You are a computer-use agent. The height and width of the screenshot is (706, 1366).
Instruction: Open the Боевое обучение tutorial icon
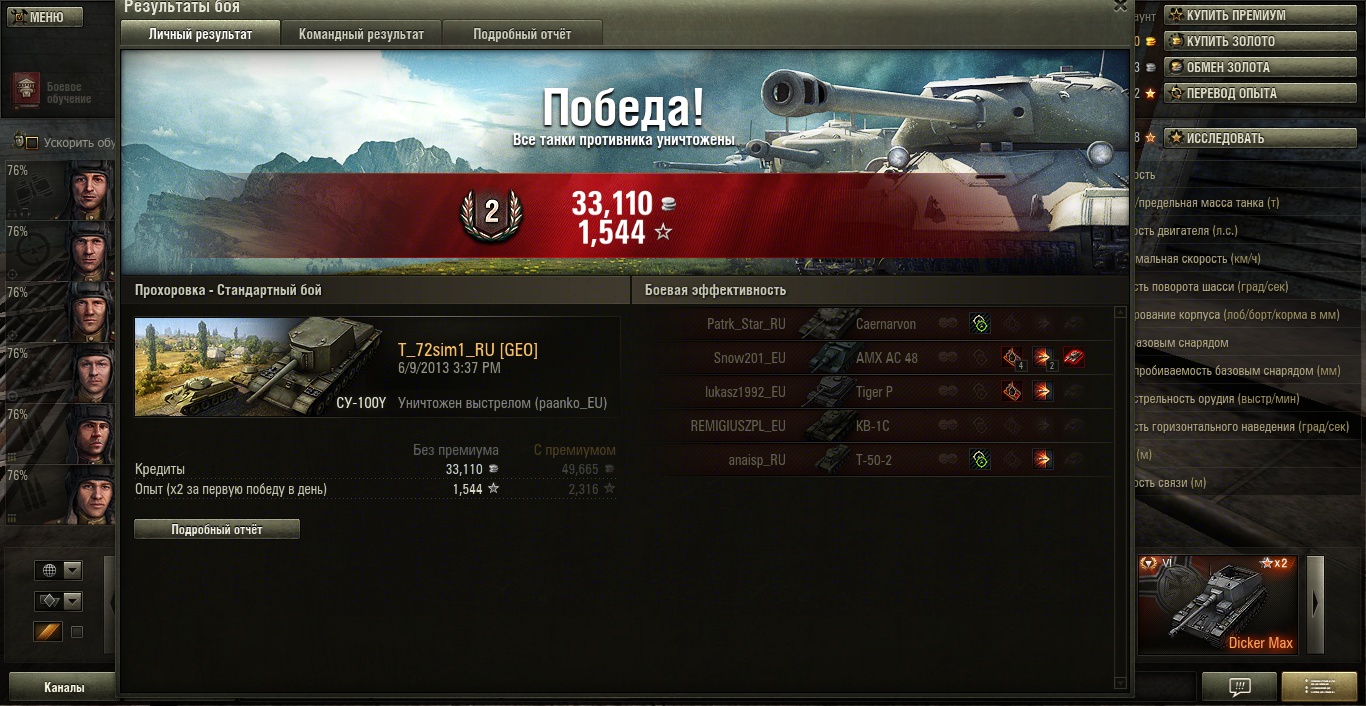coord(27,90)
